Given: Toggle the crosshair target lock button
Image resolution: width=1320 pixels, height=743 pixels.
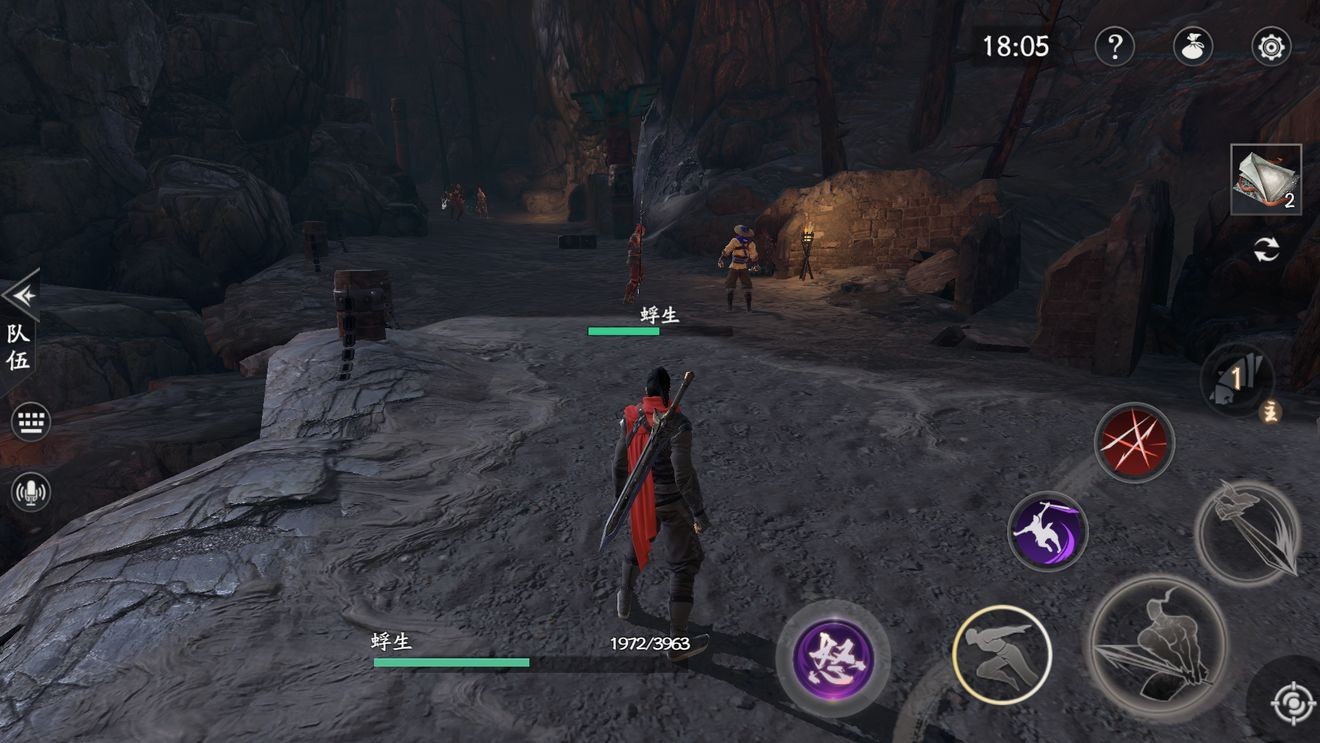Looking at the screenshot, I should (1292, 704).
